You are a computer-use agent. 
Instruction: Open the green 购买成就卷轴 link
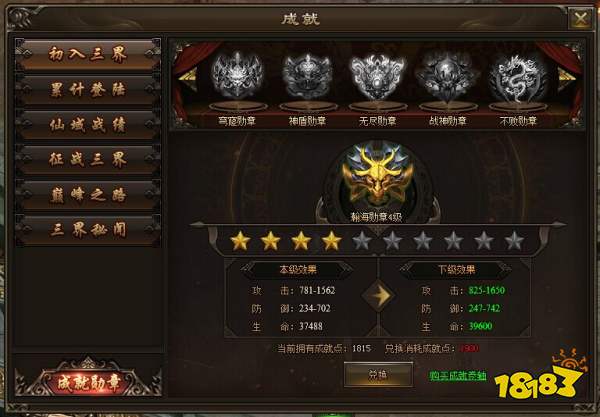point(457,376)
